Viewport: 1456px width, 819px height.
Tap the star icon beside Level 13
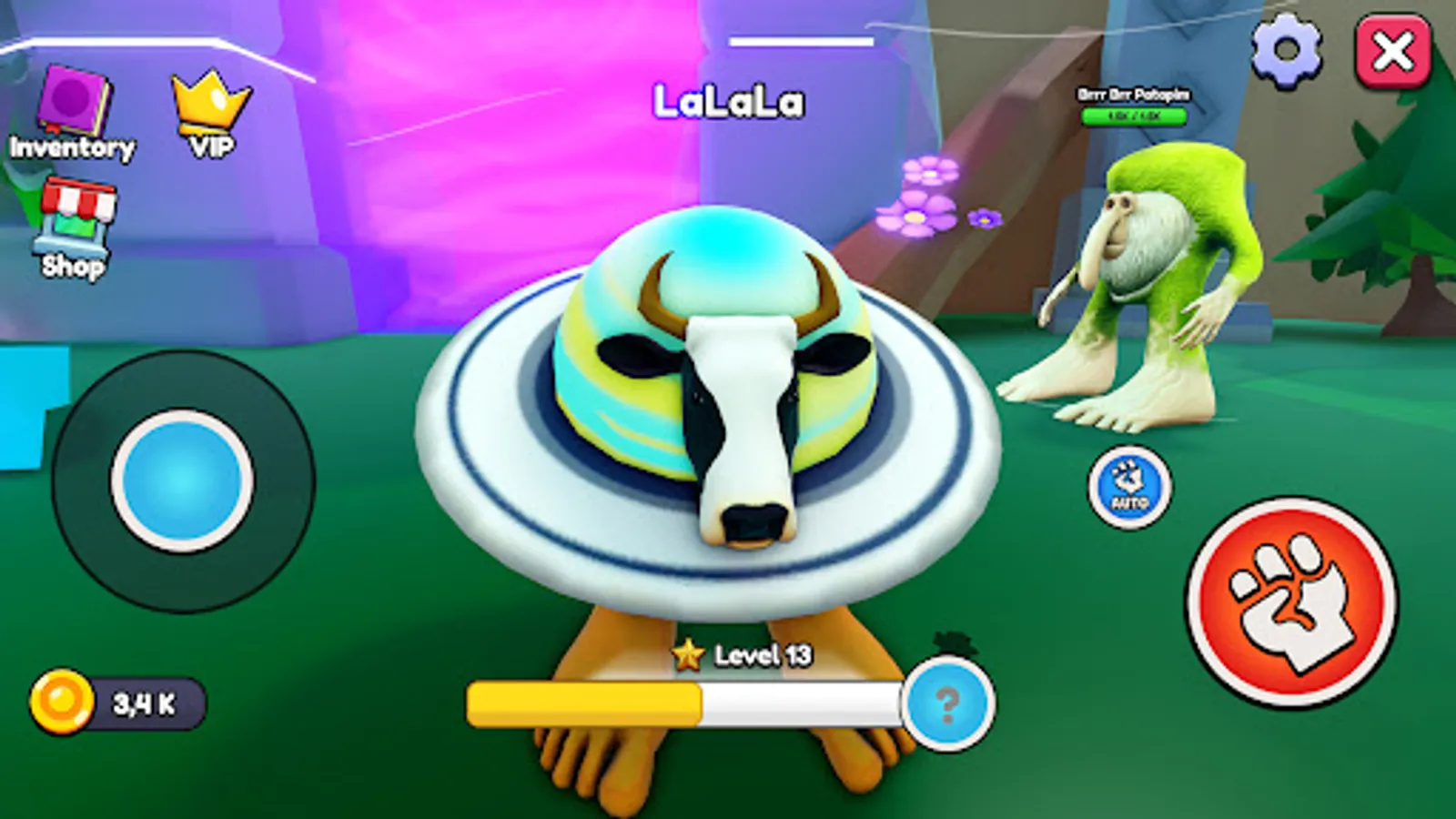tap(686, 653)
